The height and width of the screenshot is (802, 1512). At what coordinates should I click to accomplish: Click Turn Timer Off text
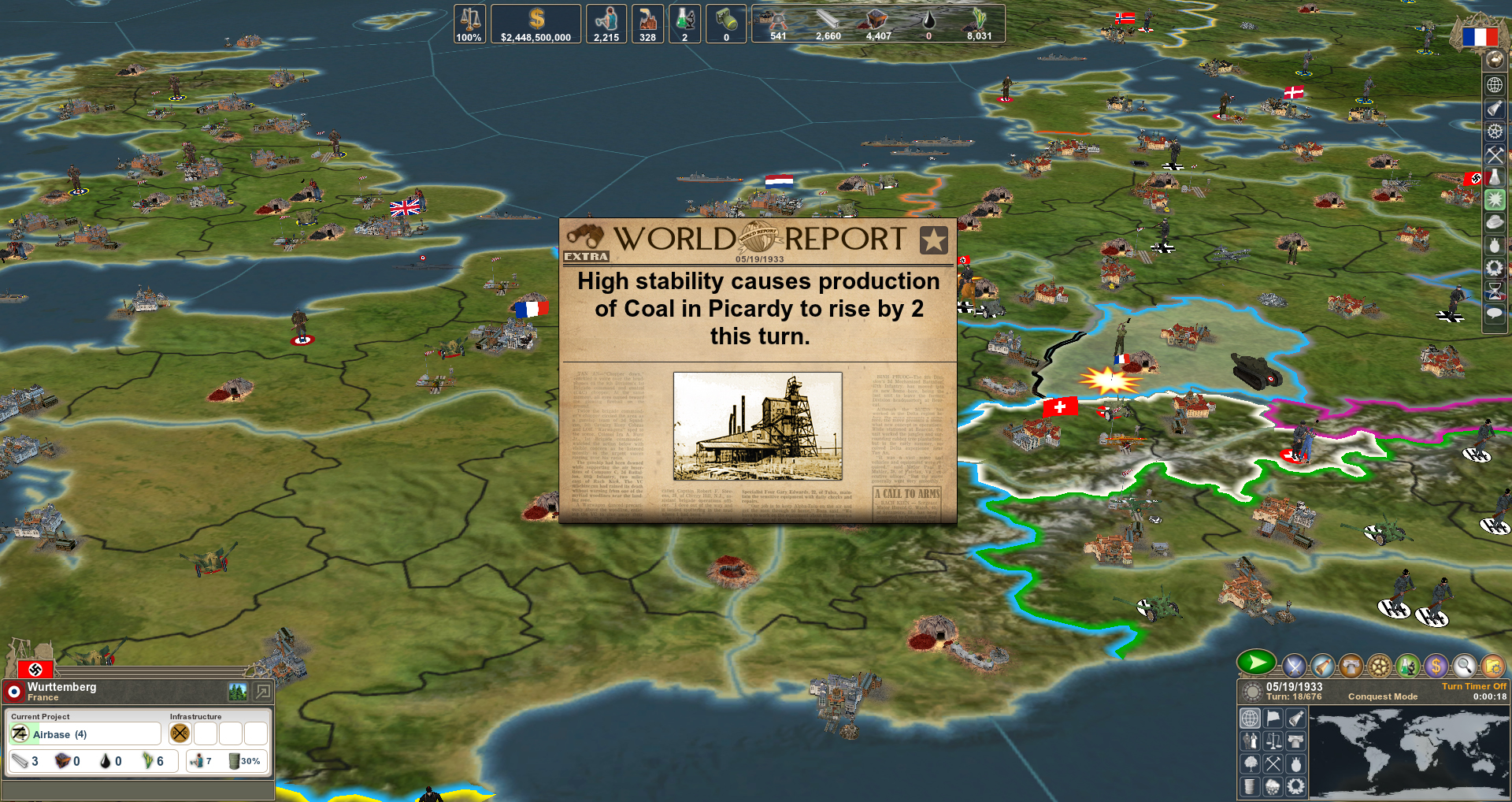click(x=1474, y=686)
